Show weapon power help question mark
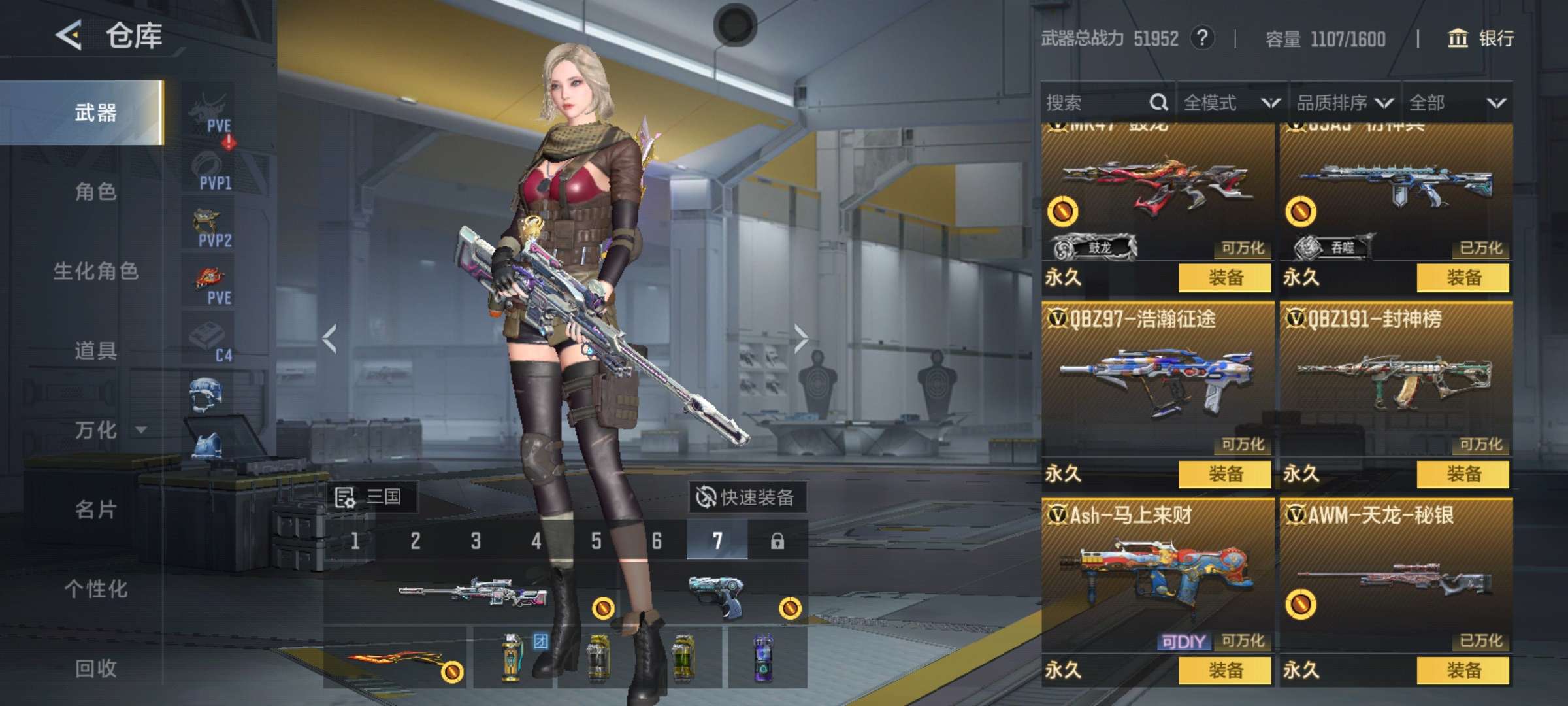Viewport: 1568px width, 706px height. [1202, 38]
